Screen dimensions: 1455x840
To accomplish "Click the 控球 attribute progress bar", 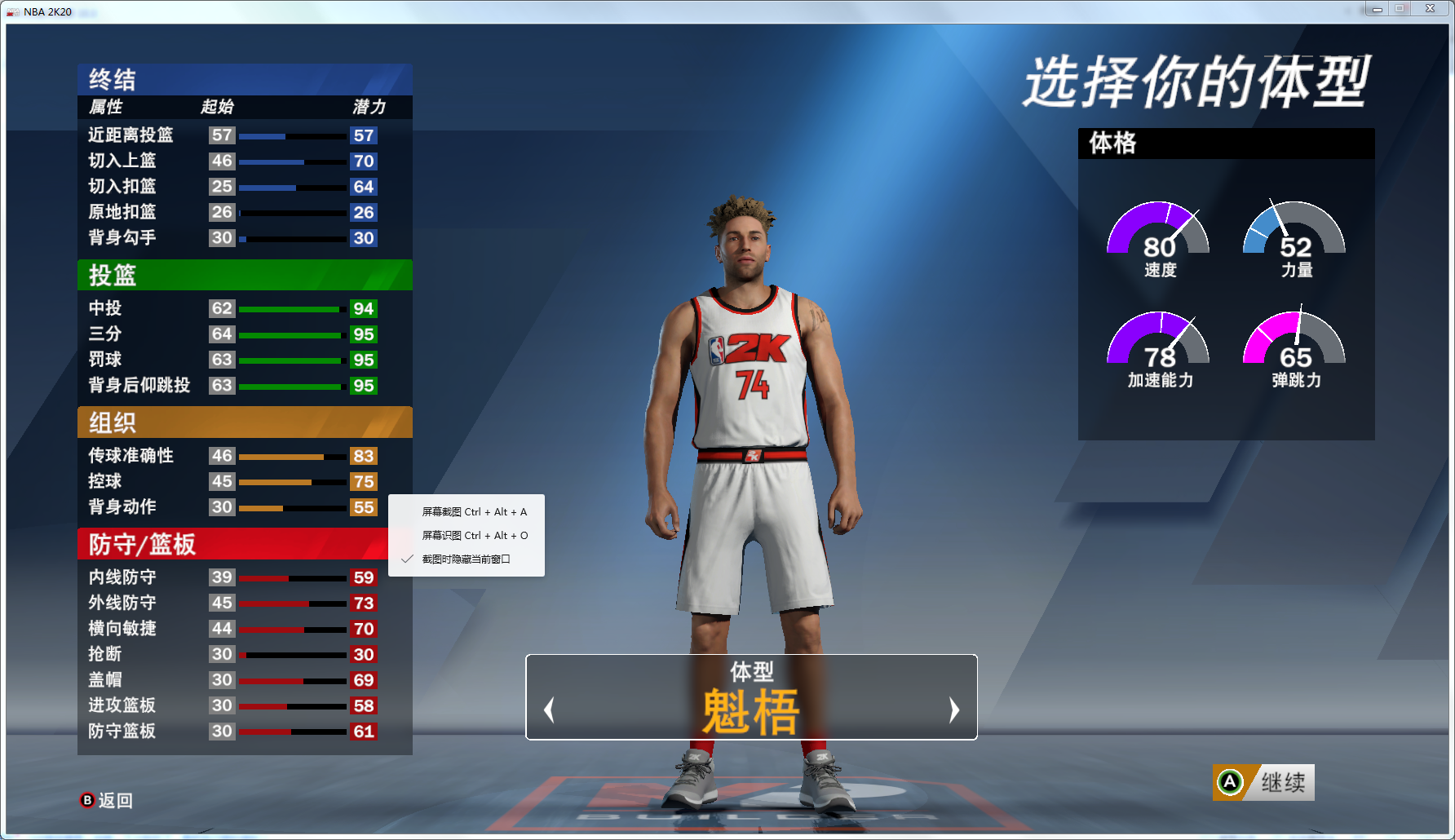I will pyautogui.click(x=291, y=482).
